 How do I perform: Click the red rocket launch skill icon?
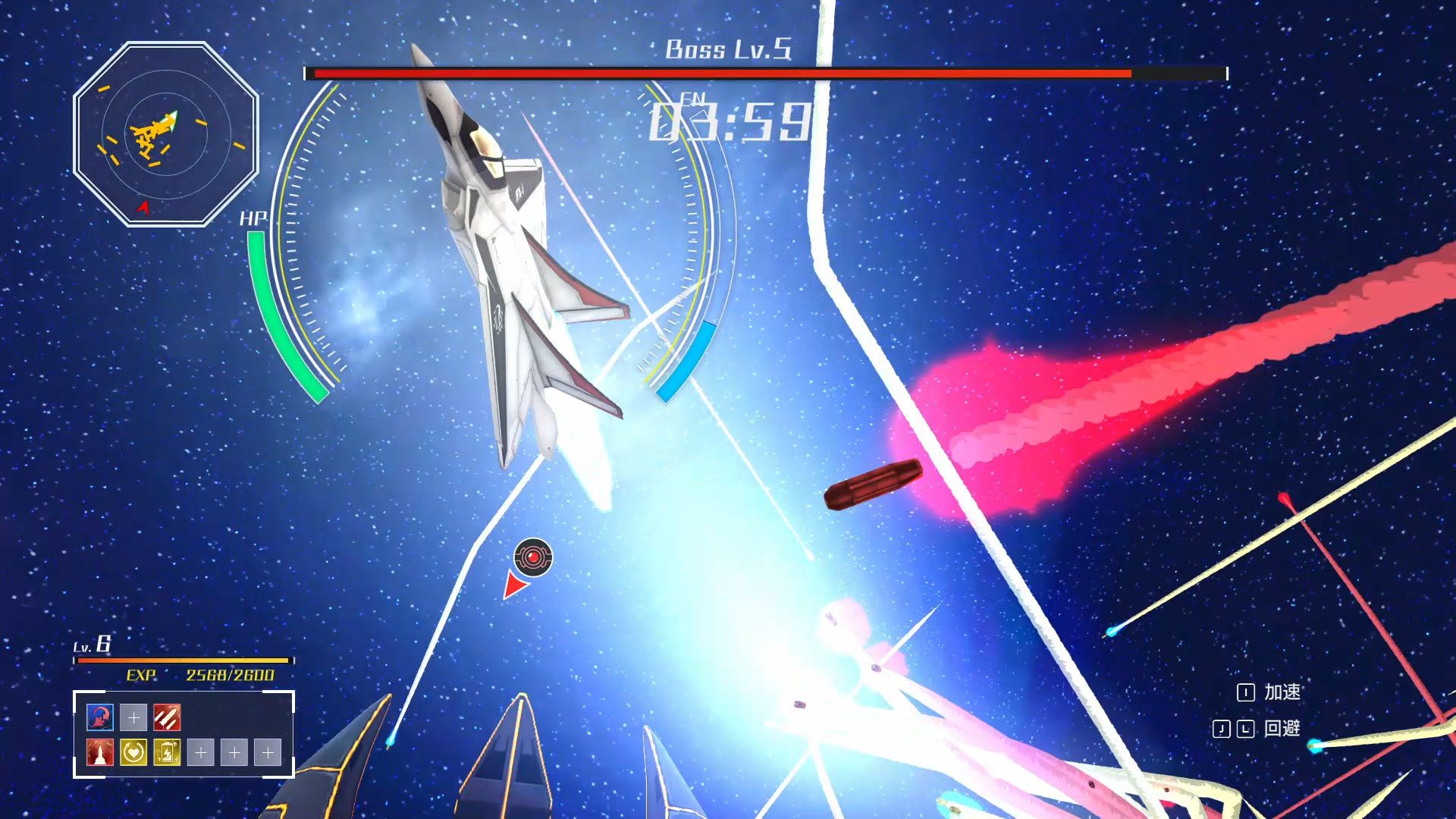pos(99,754)
